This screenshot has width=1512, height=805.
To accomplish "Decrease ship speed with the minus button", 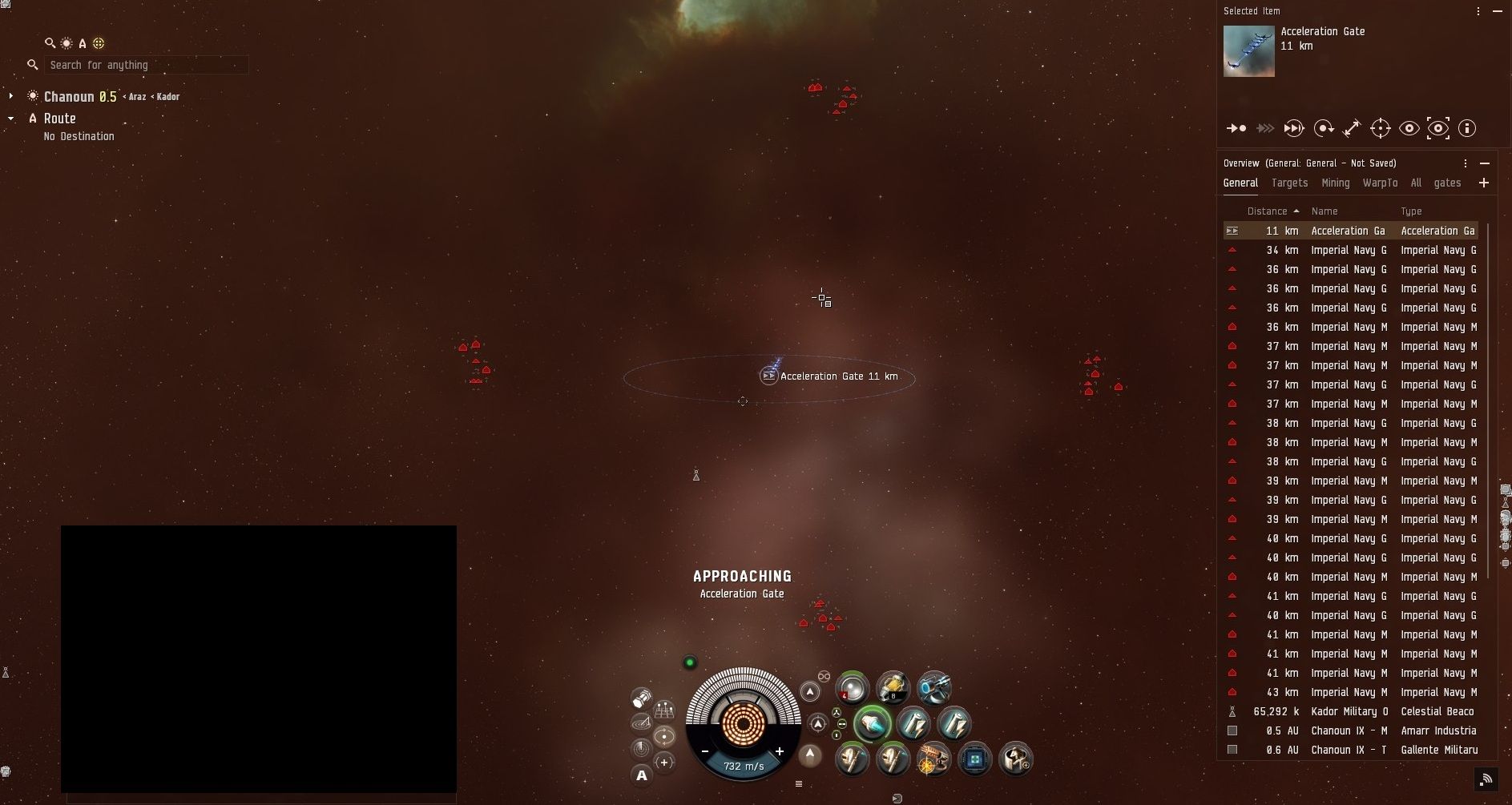I will tap(705, 751).
